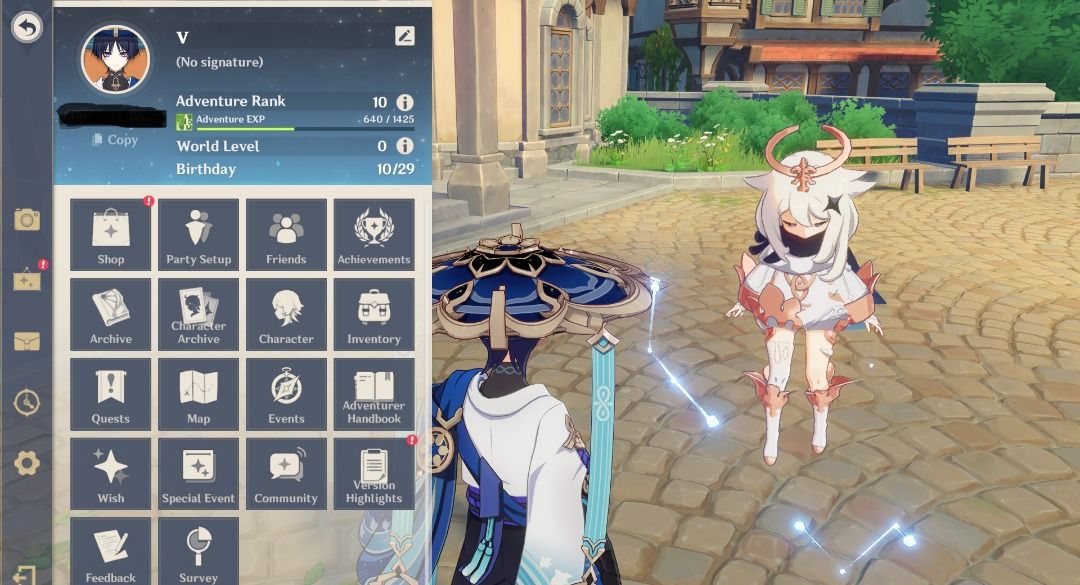Open the mail envelope icon
Screen dimensions: 1080x585
click(27, 342)
